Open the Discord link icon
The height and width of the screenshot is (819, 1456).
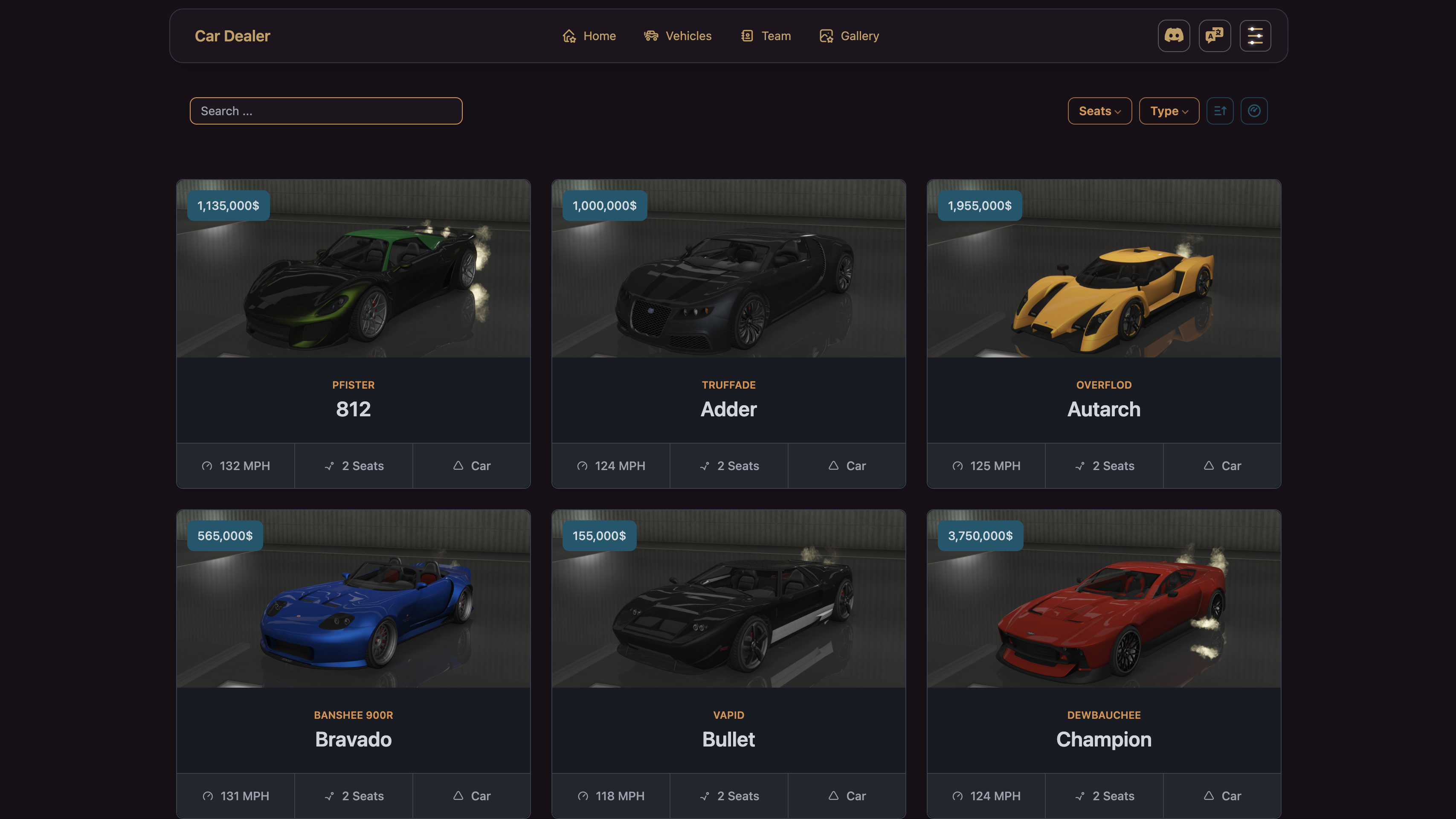coord(1173,36)
